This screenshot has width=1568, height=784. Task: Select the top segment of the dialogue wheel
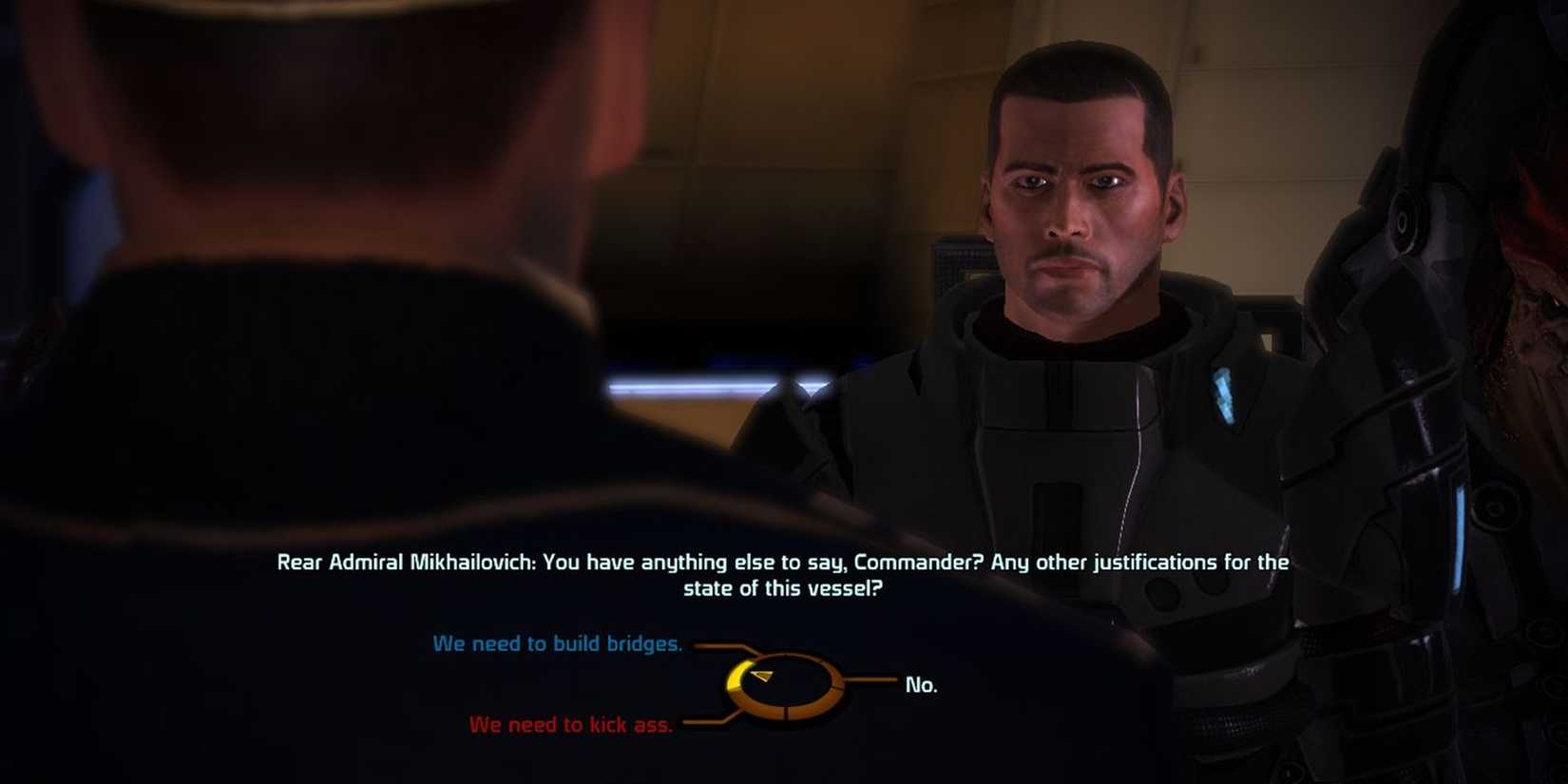784,655
